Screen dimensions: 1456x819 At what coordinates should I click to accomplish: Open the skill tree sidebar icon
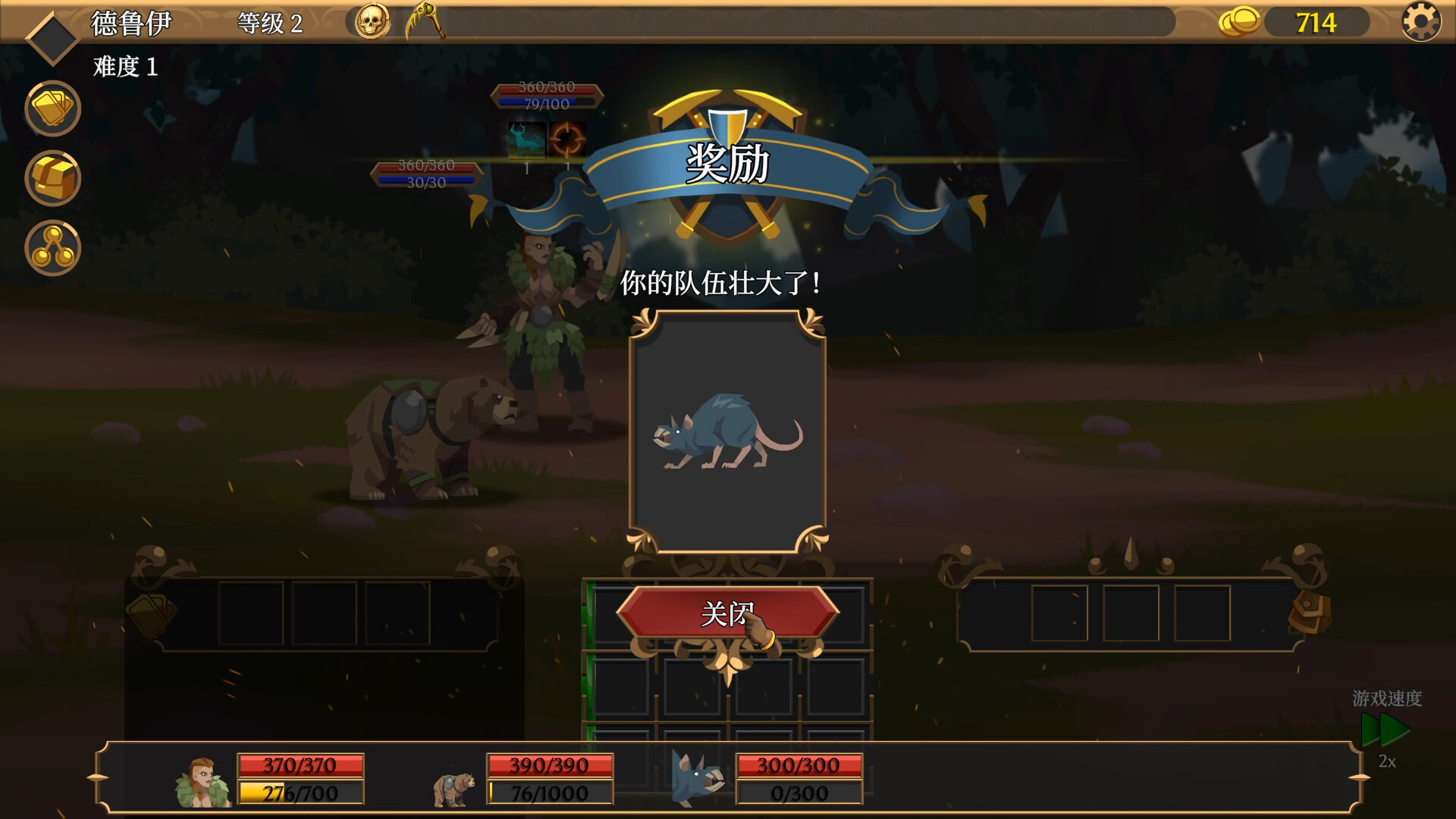52,249
